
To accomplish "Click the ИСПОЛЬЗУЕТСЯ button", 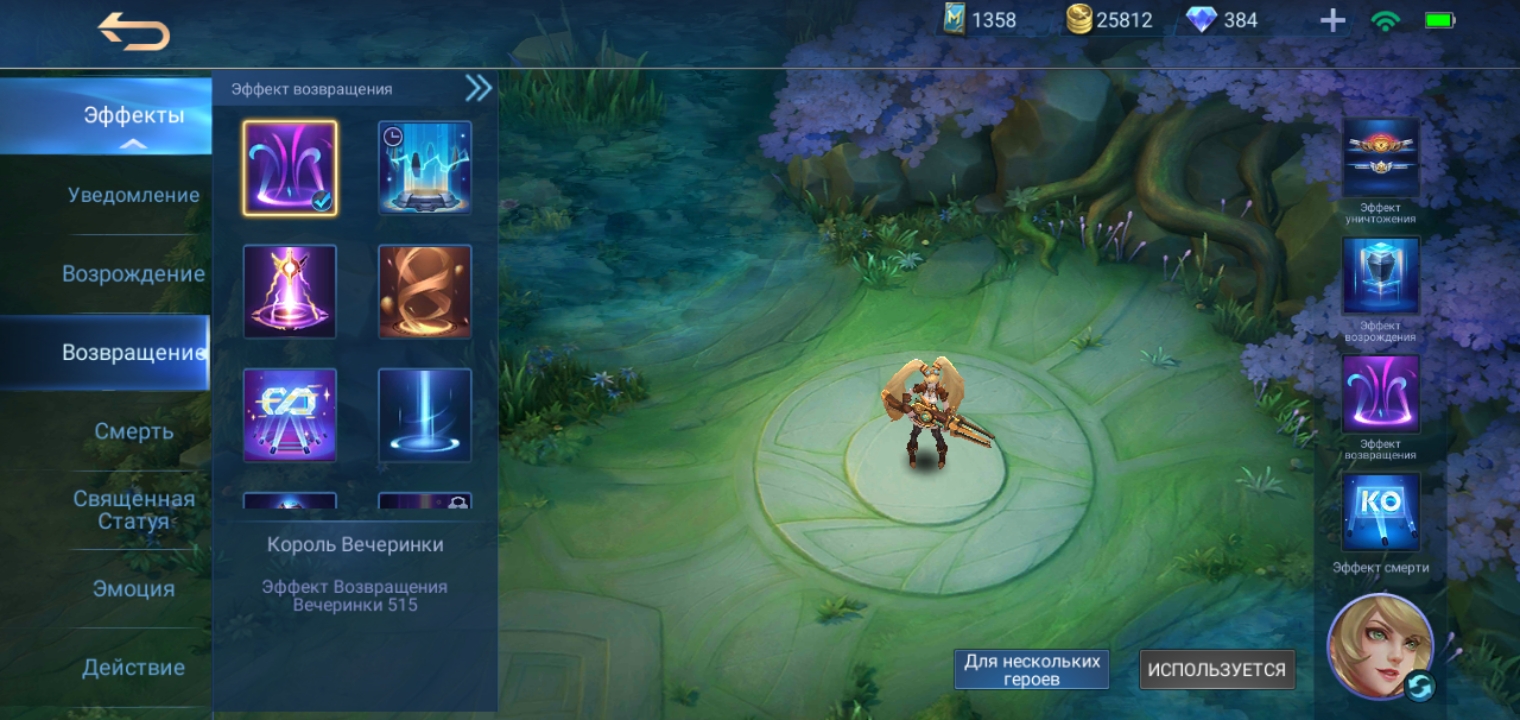I will pyautogui.click(x=1217, y=670).
